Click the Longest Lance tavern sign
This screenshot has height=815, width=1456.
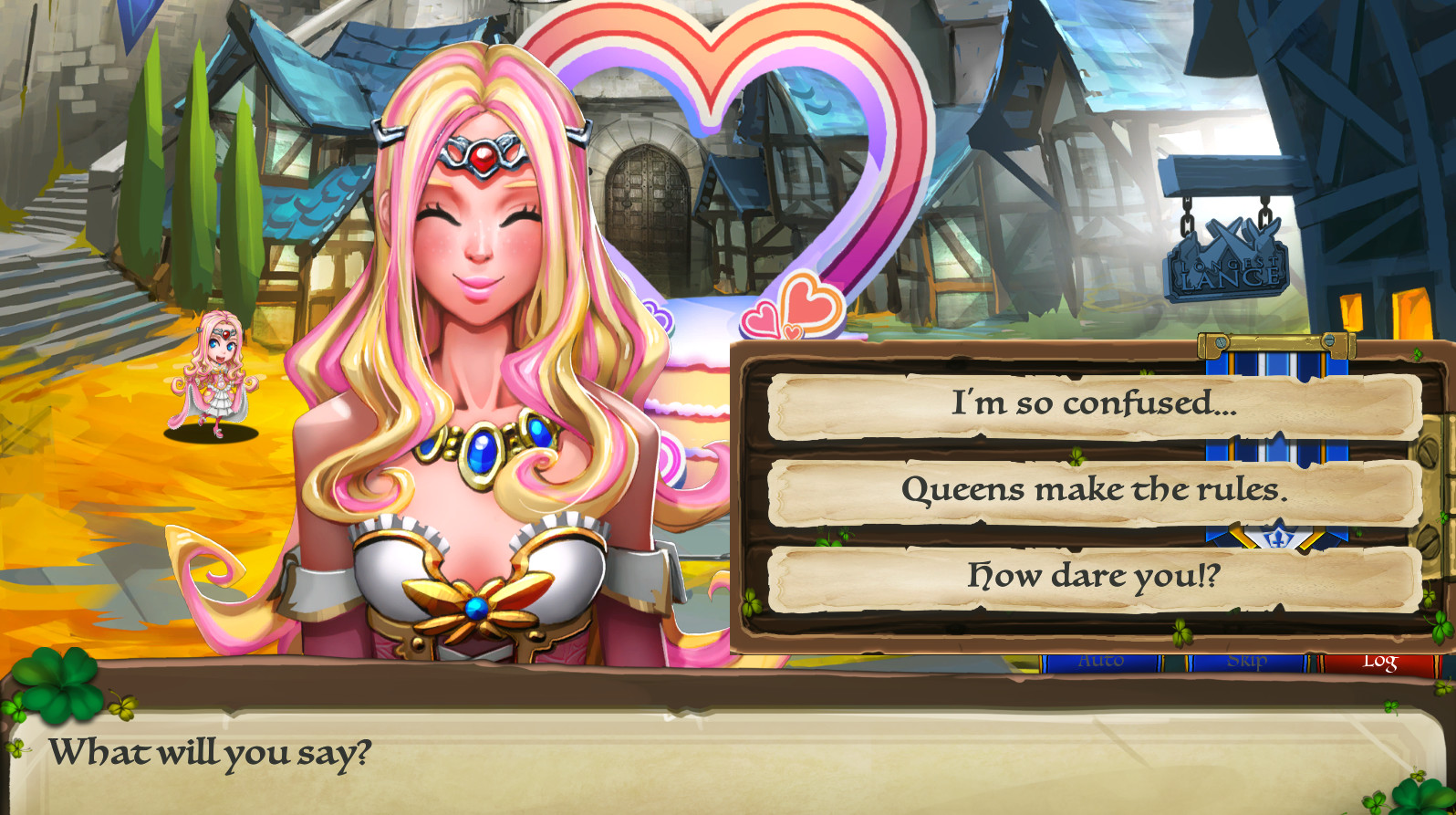pyautogui.click(x=1227, y=269)
